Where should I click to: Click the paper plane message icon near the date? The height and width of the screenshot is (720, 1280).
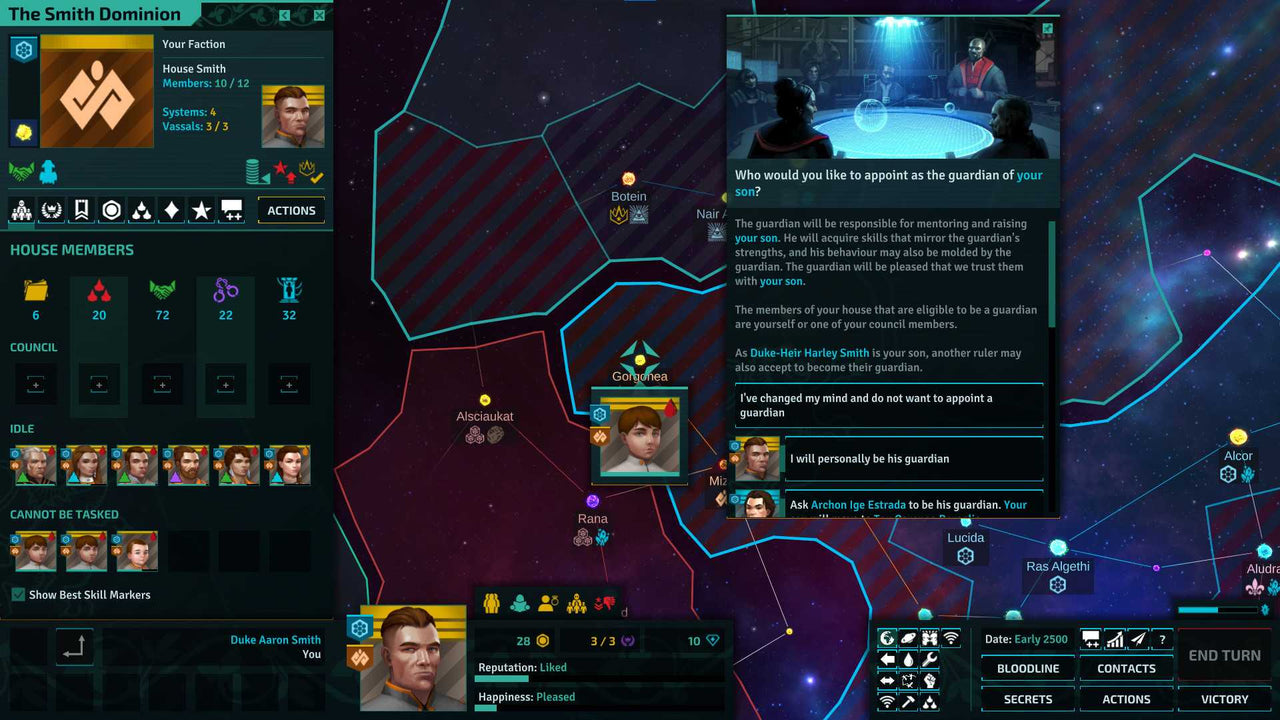tap(1138, 638)
